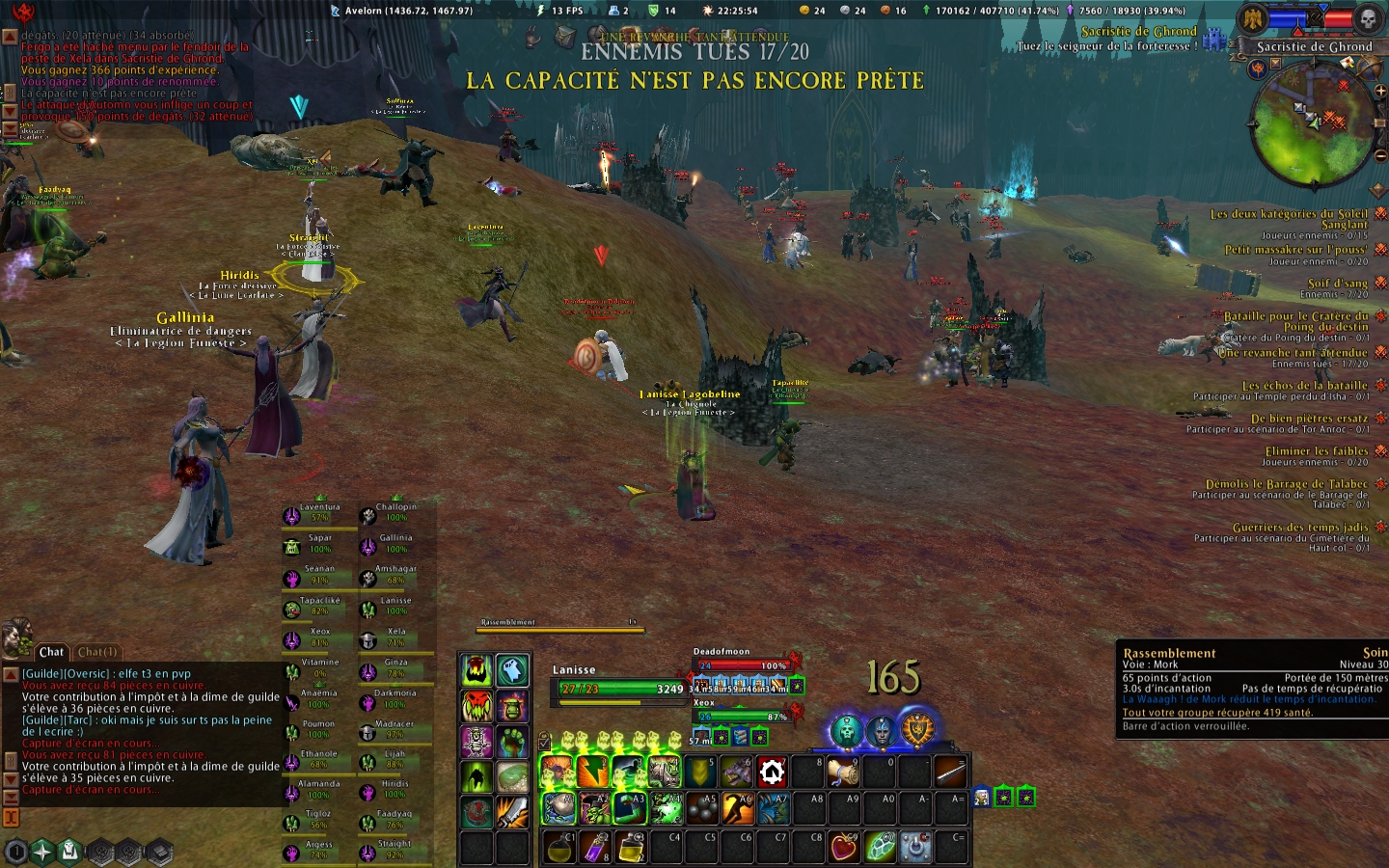The height and width of the screenshot is (868, 1389).
Task: Select the 'Eliminer les faibles' tracker entry
Action: 1316,450
